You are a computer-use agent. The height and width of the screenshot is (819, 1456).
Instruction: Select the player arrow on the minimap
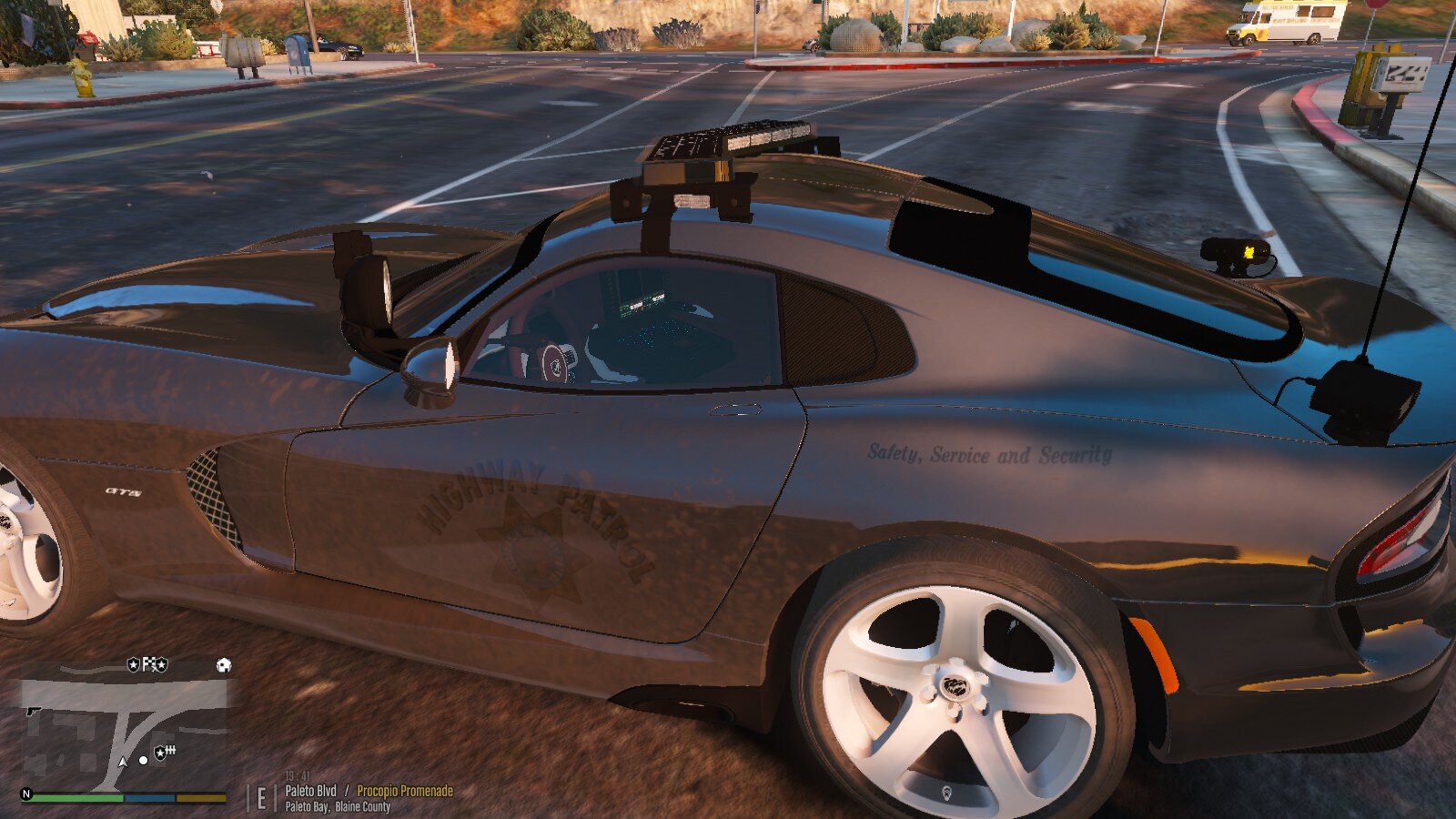point(123,761)
